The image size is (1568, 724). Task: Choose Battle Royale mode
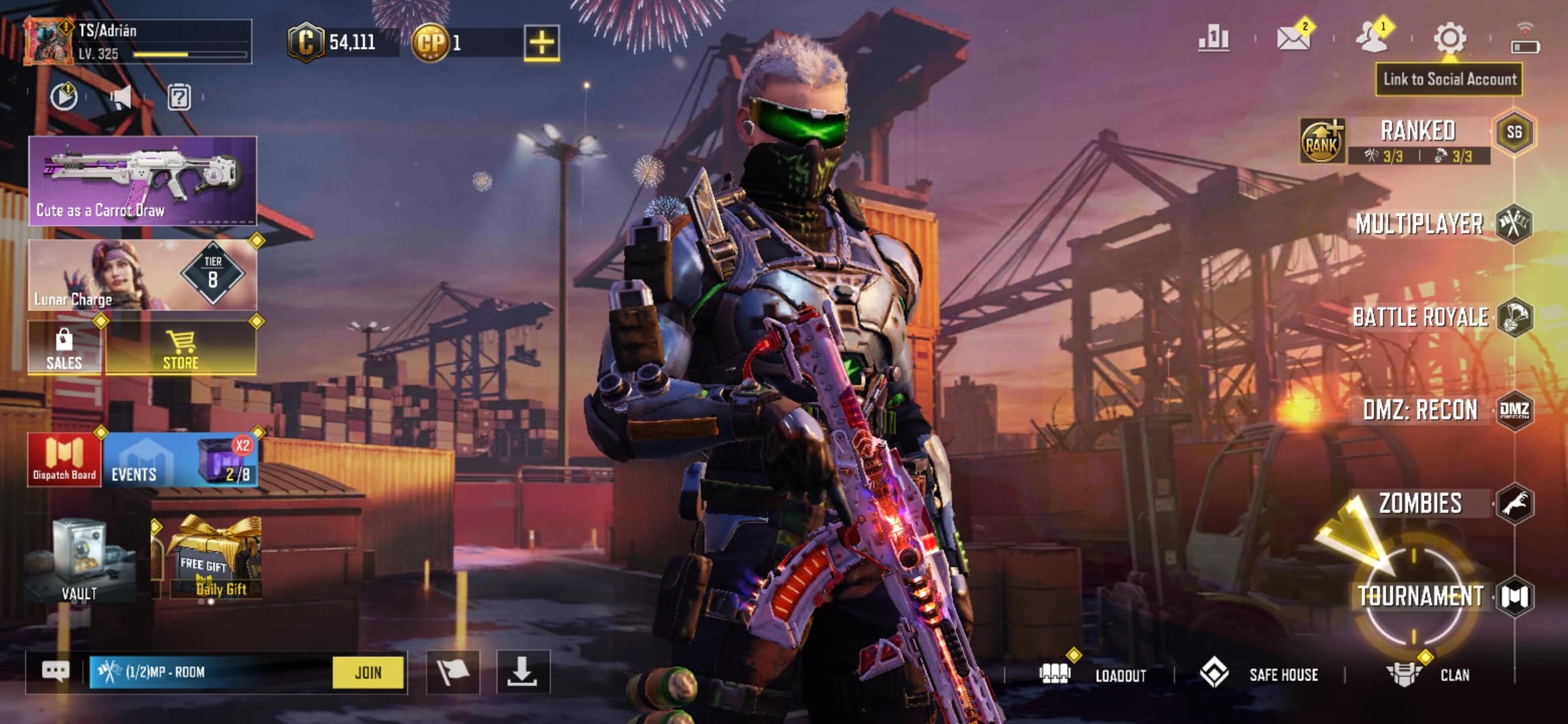1421,317
